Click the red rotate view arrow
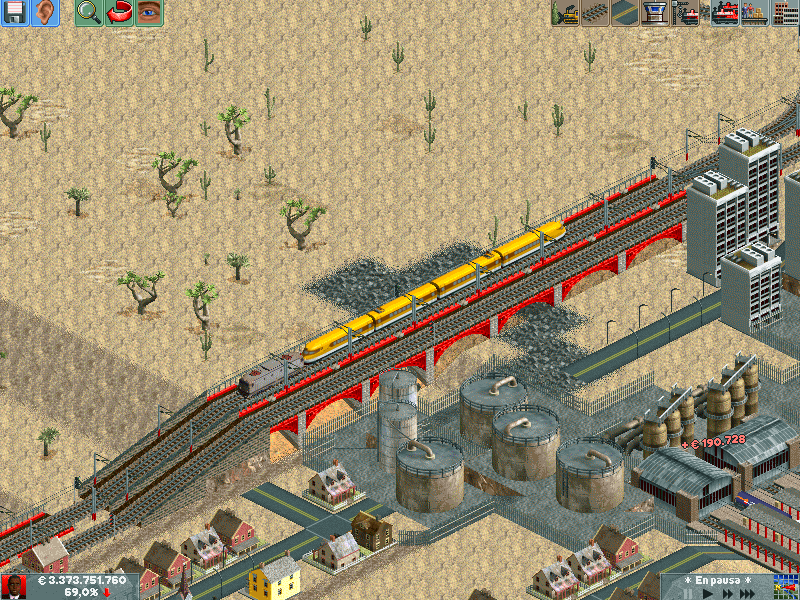The height and width of the screenshot is (600, 800). point(119,13)
